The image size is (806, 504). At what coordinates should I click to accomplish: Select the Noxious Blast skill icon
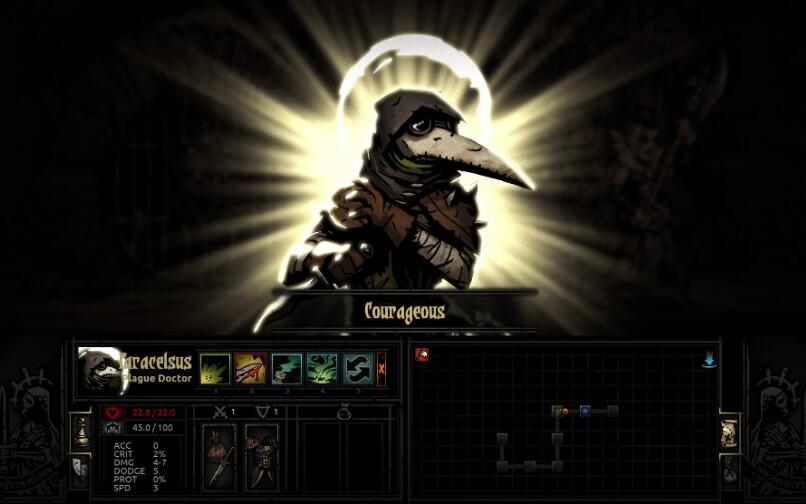click(215, 368)
